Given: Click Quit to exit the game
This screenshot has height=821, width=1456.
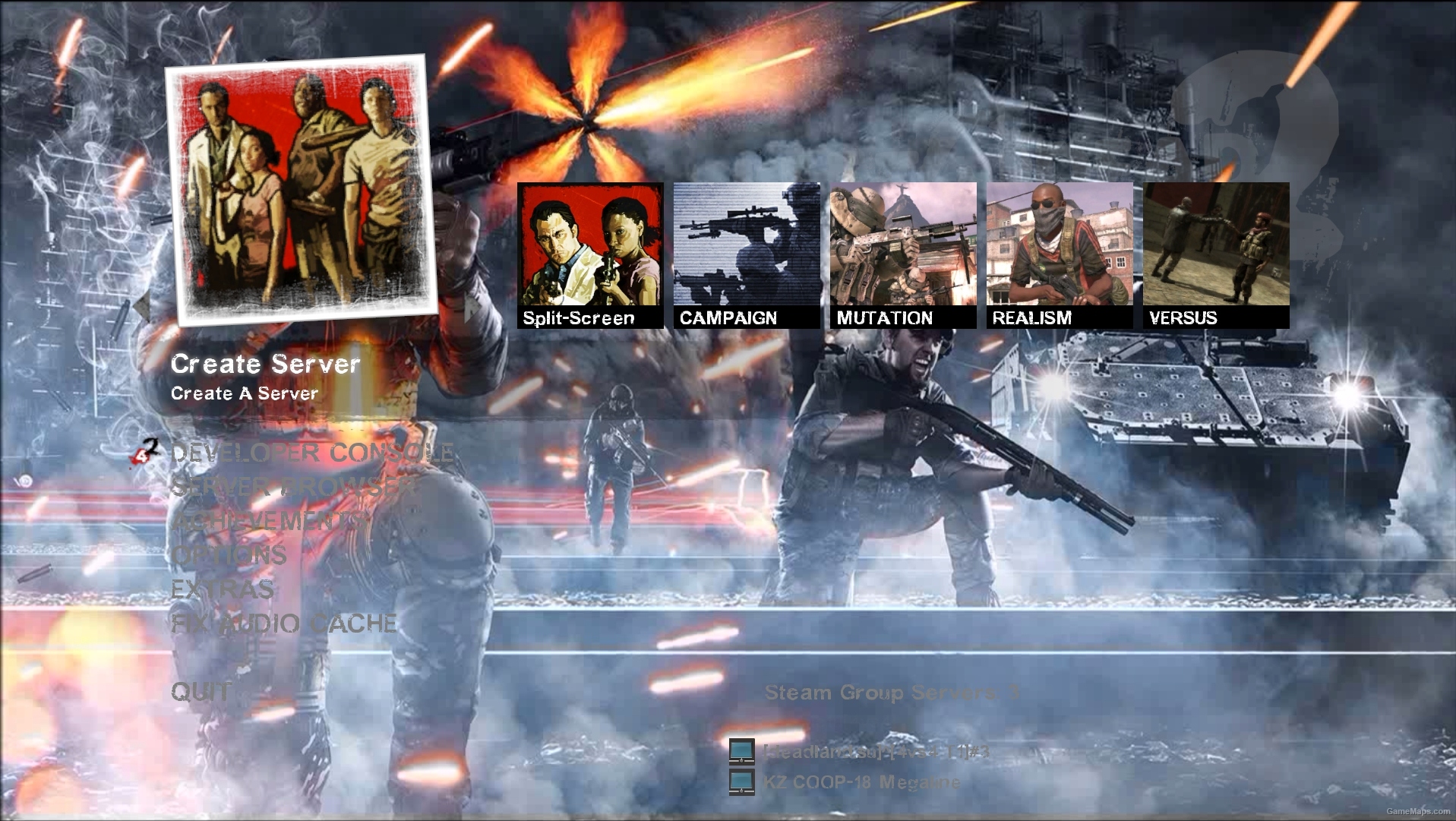Looking at the screenshot, I should click(201, 692).
